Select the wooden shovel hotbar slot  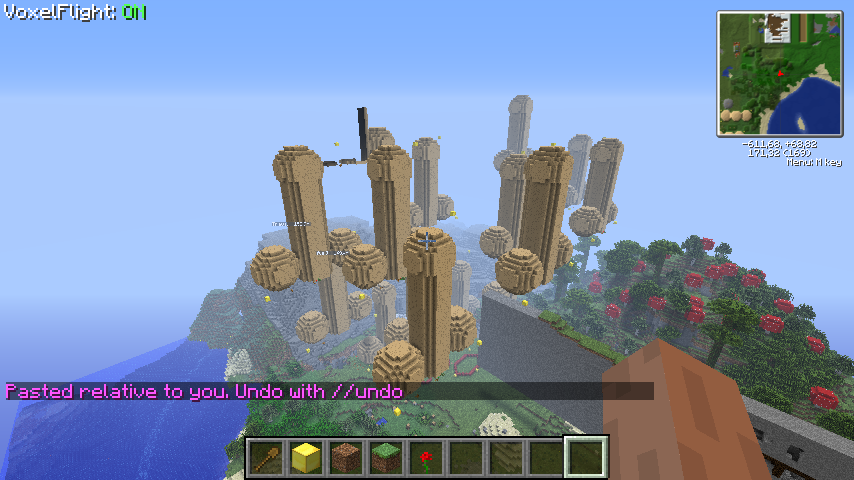pos(266,458)
